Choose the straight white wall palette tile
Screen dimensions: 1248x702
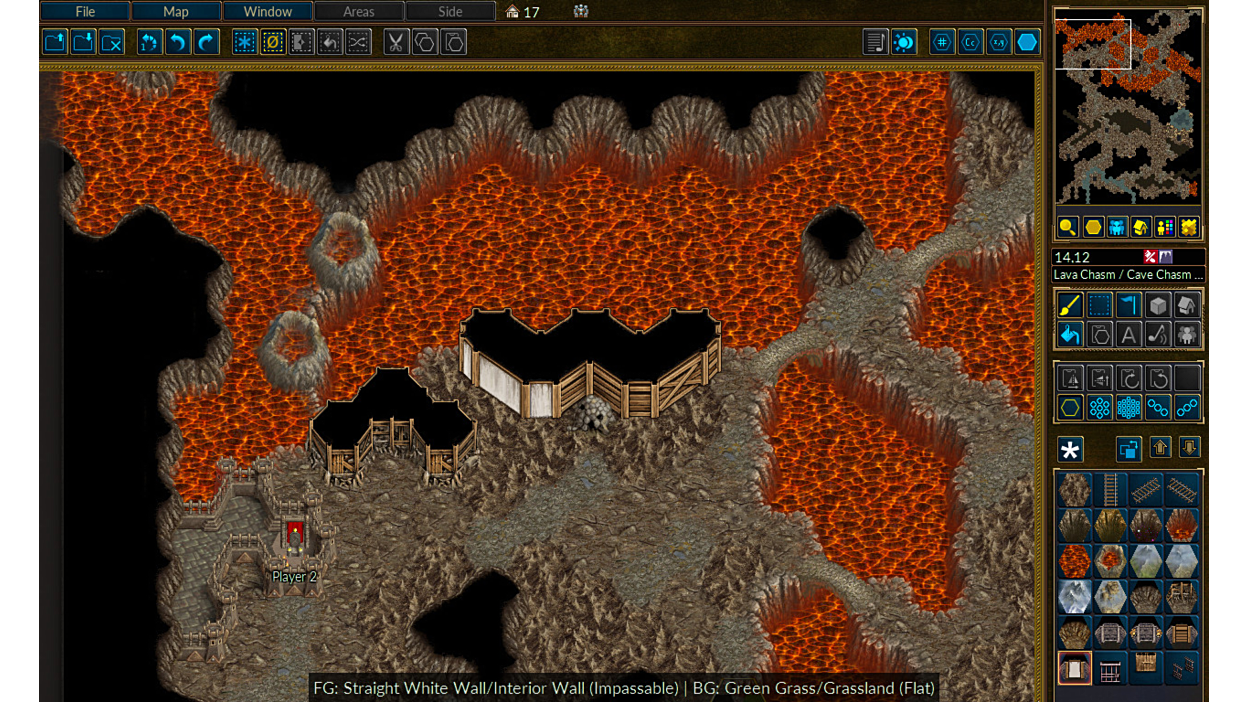(1075, 668)
